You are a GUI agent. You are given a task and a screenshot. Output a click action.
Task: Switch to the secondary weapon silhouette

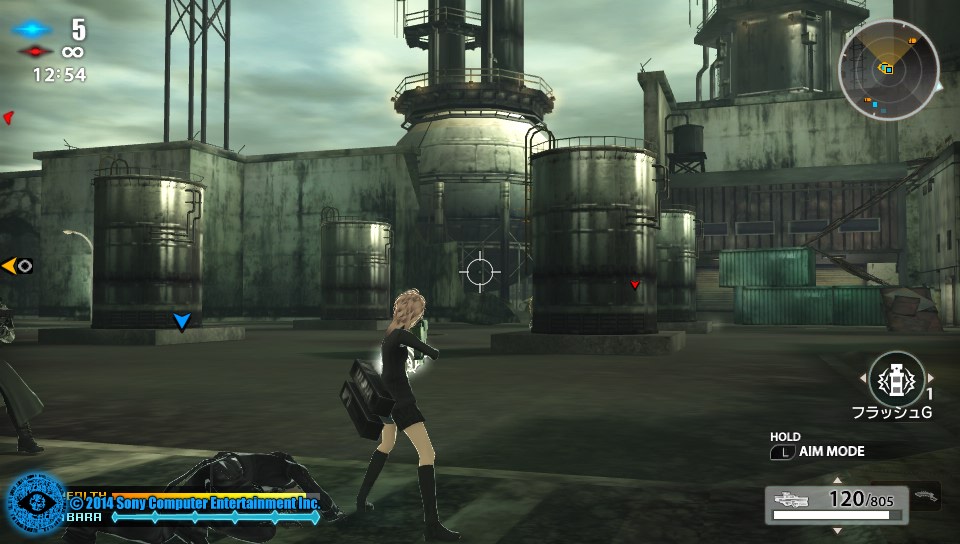(926, 494)
